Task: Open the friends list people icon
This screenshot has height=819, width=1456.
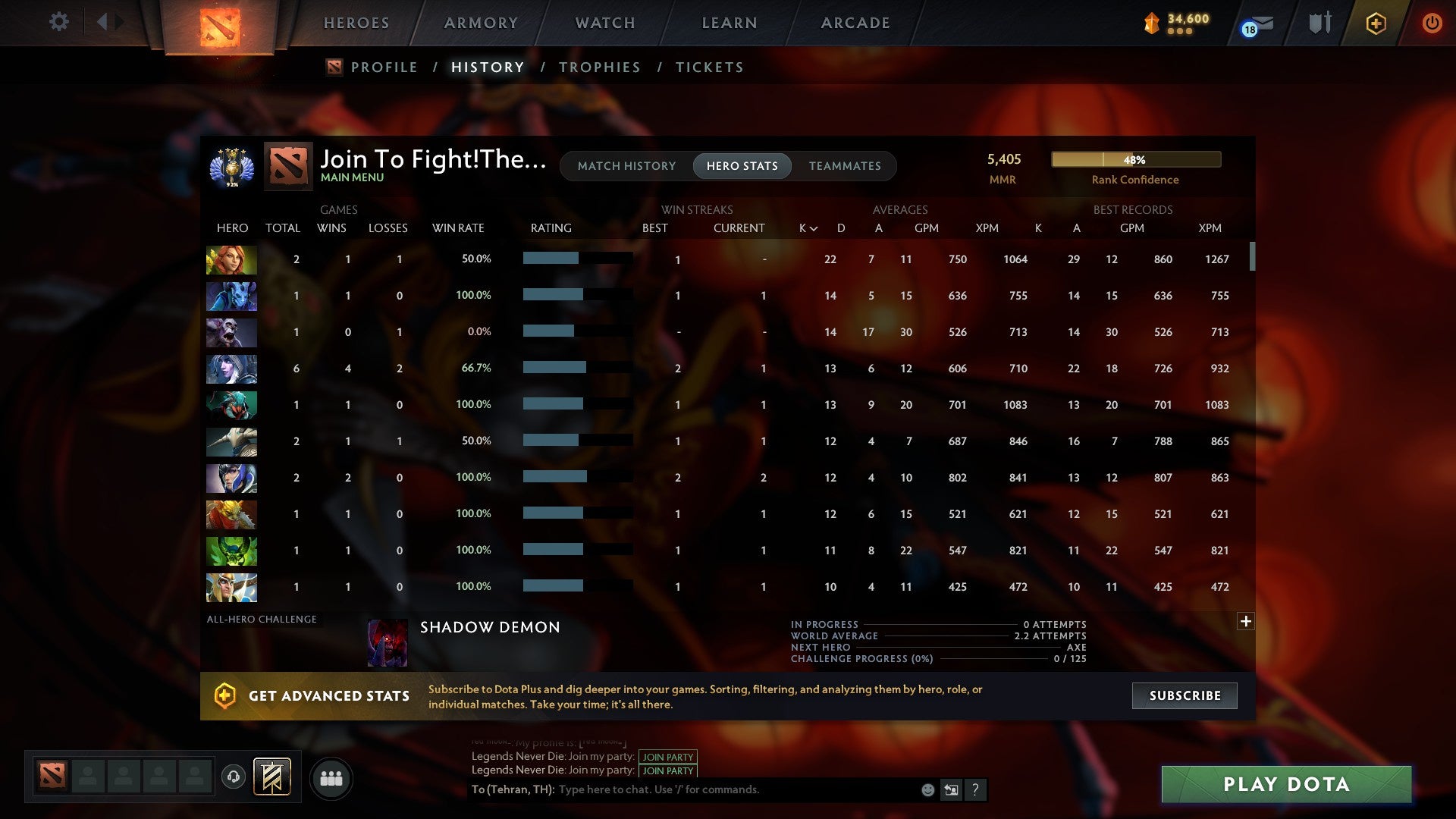Action: click(x=331, y=777)
